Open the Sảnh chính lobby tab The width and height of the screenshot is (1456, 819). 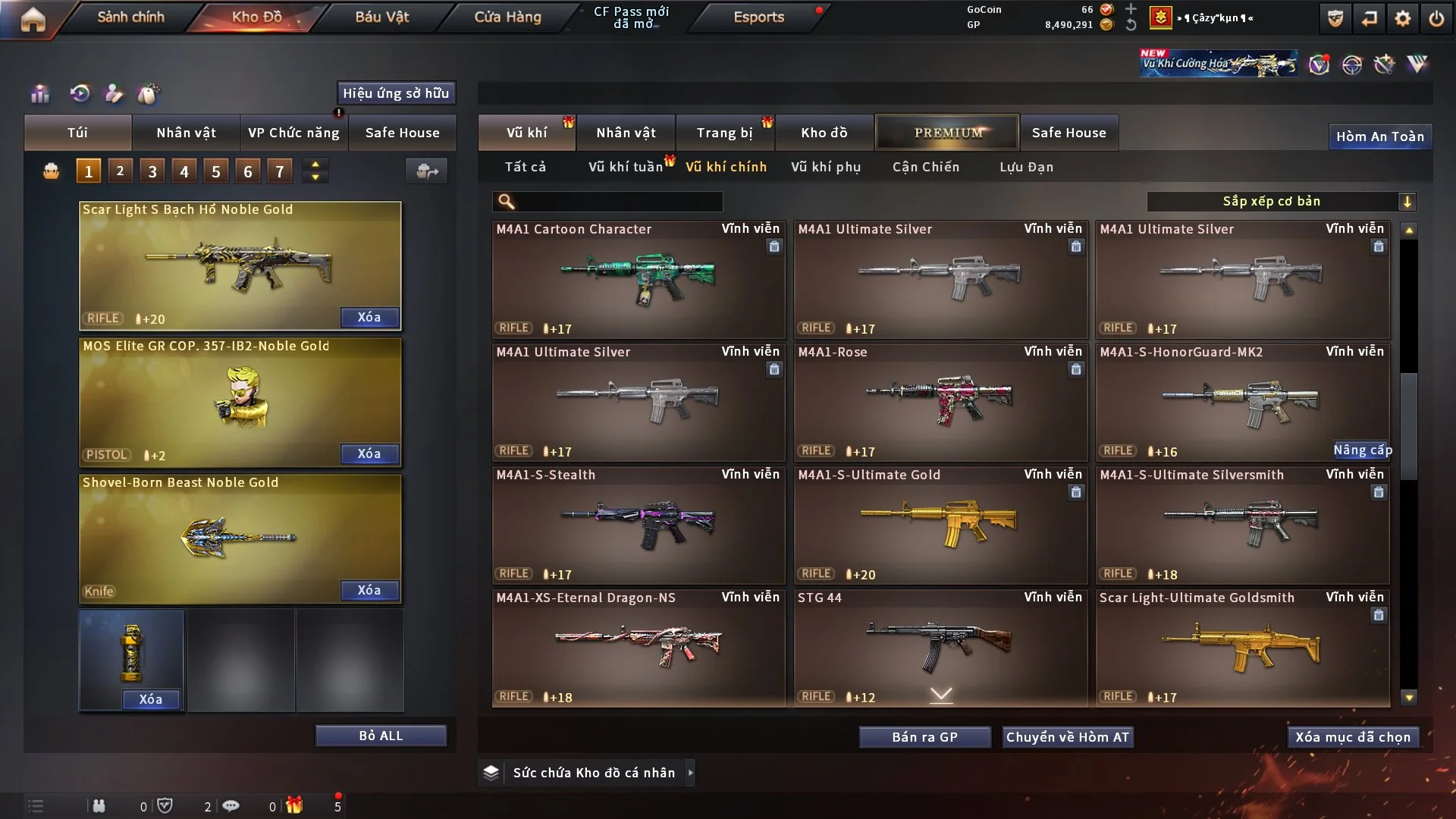click(x=130, y=17)
